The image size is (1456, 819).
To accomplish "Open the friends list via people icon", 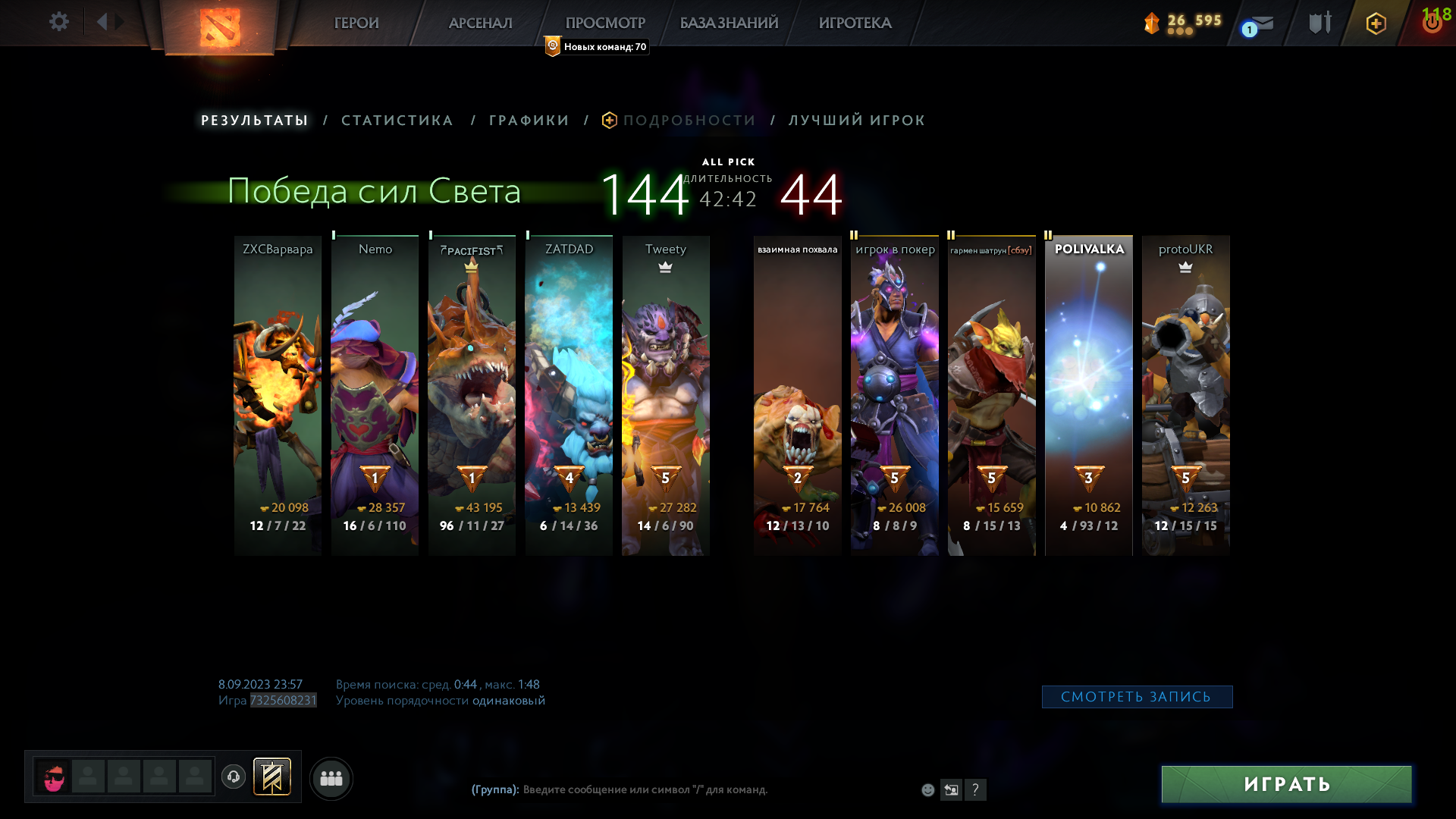I will 331,777.
